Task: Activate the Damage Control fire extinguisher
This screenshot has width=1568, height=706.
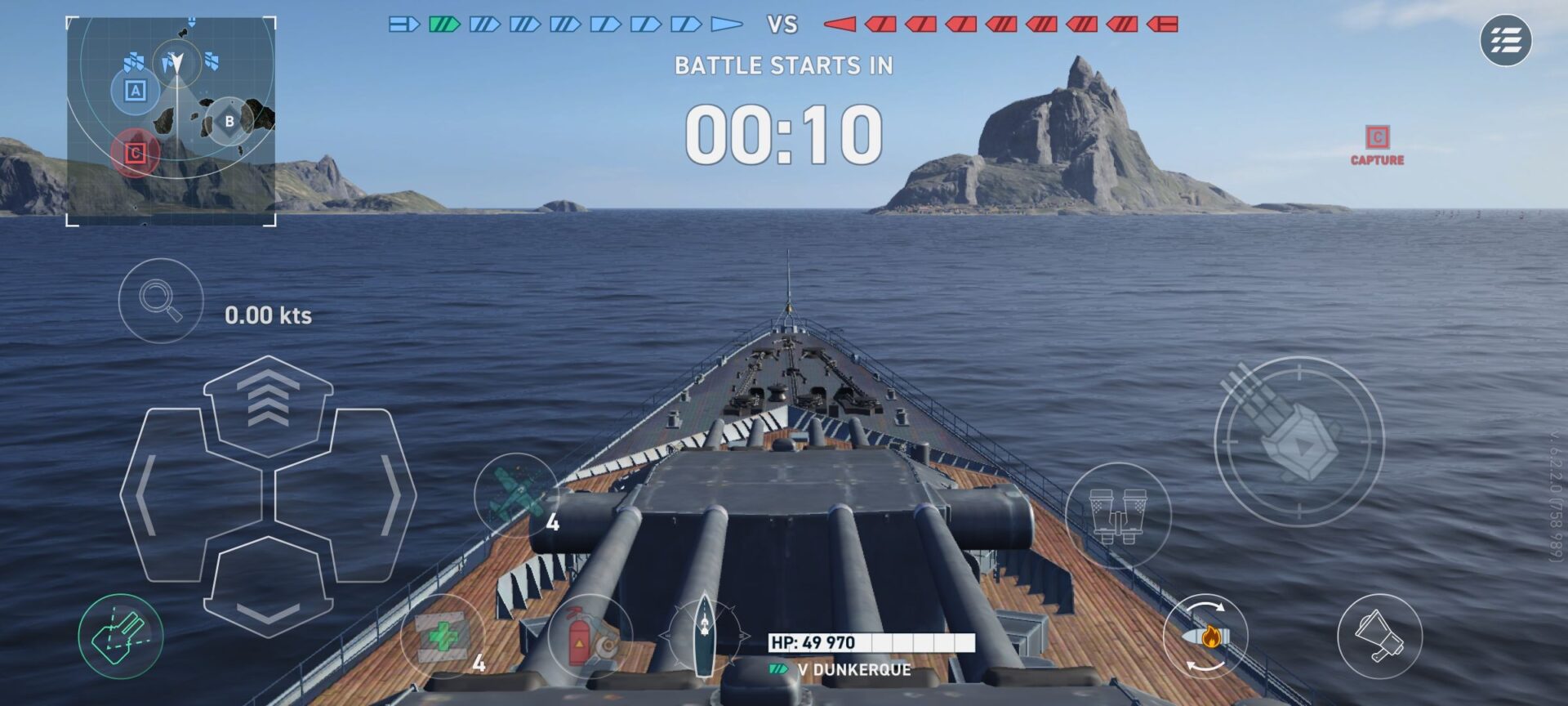Action: click(x=587, y=637)
